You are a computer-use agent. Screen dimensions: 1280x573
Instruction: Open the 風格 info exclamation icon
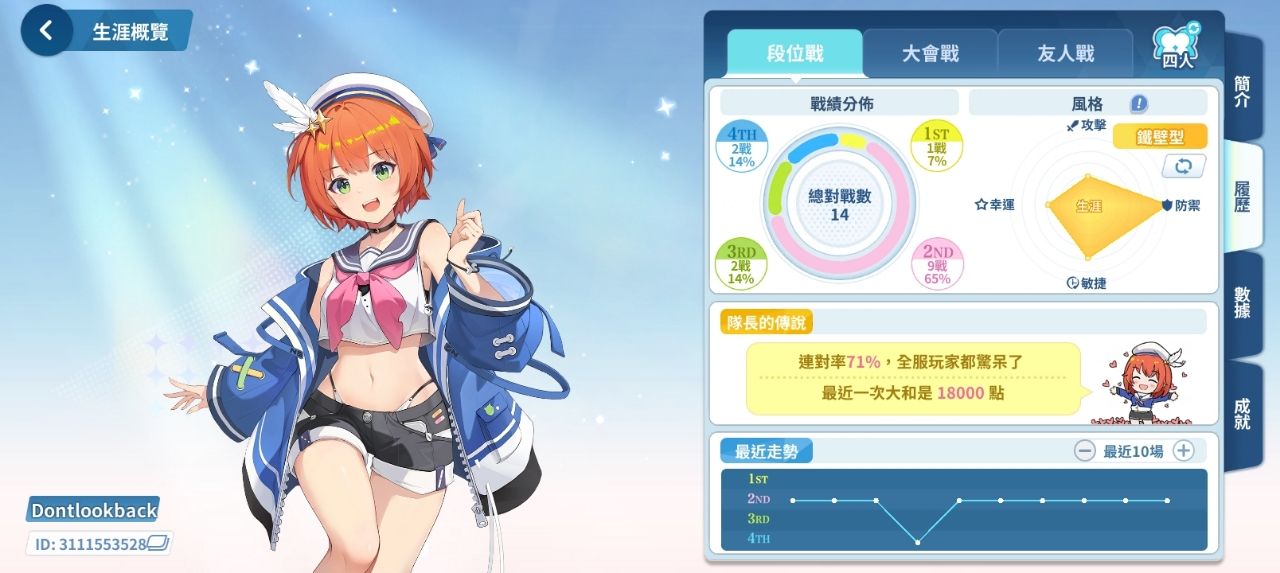click(1139, 103)
